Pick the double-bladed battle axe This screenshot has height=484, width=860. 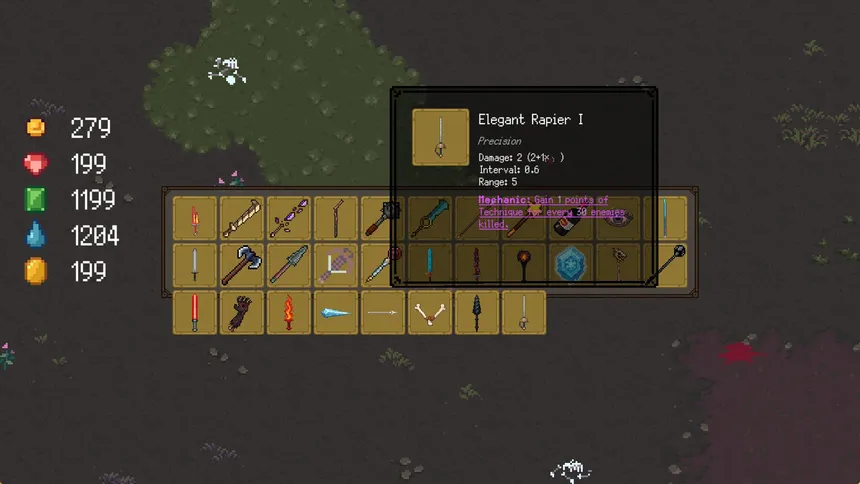pyautogui.click(x=241, y=265)
